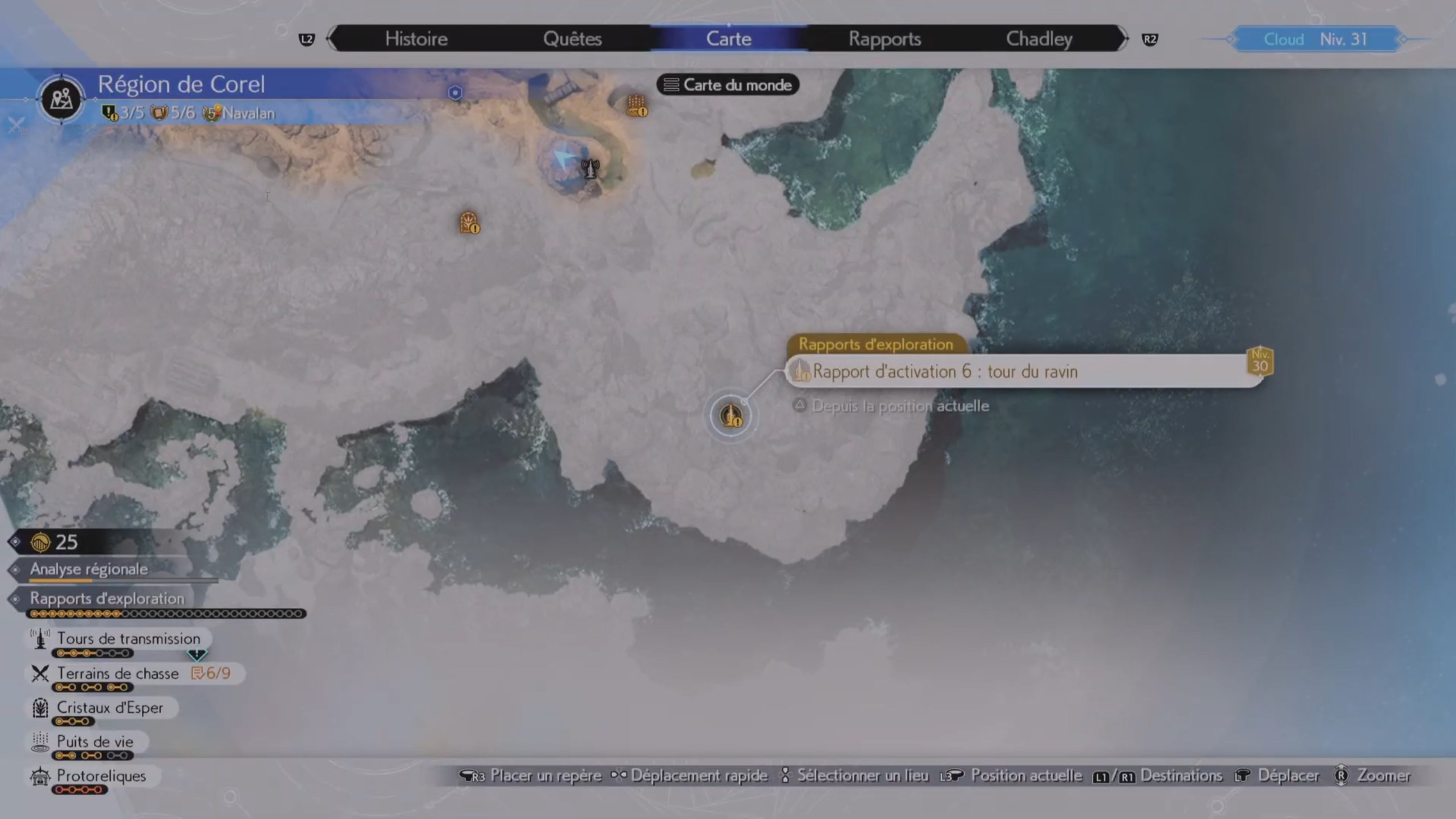The height and width of the screenshot is (819, 1456).
Task: Click the blue hexagon waypoint marker
Action: (455, 92)
